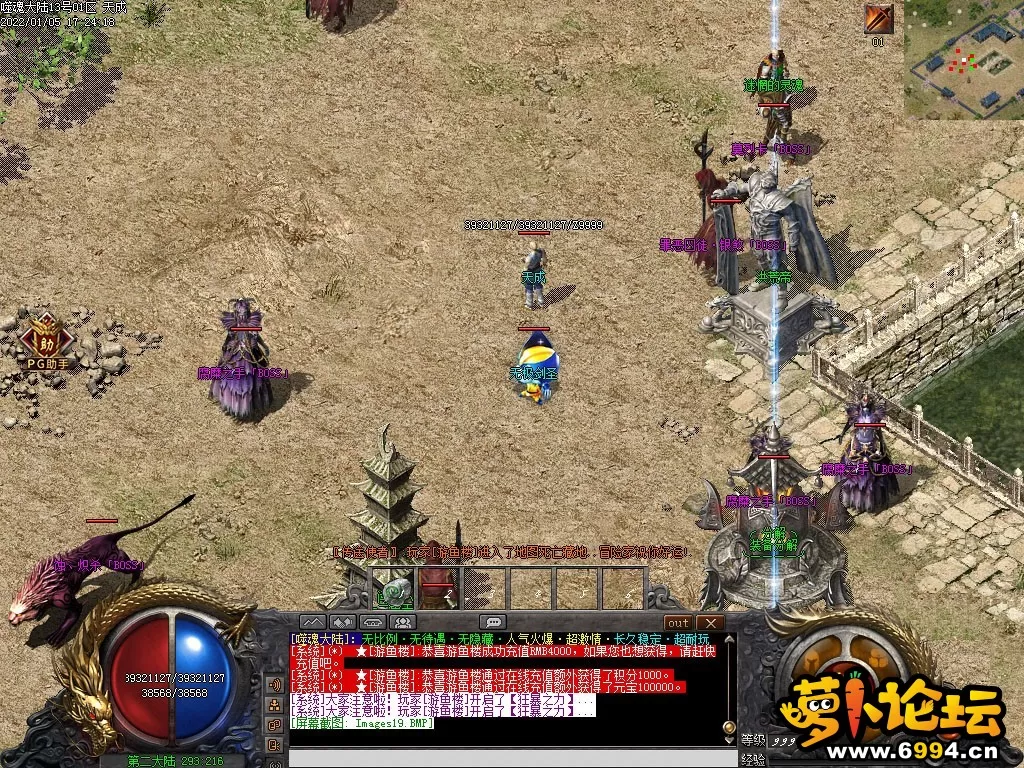Click the mountain-shaped button above the chat
The image size is (1024, 768).
coord(313,622)
